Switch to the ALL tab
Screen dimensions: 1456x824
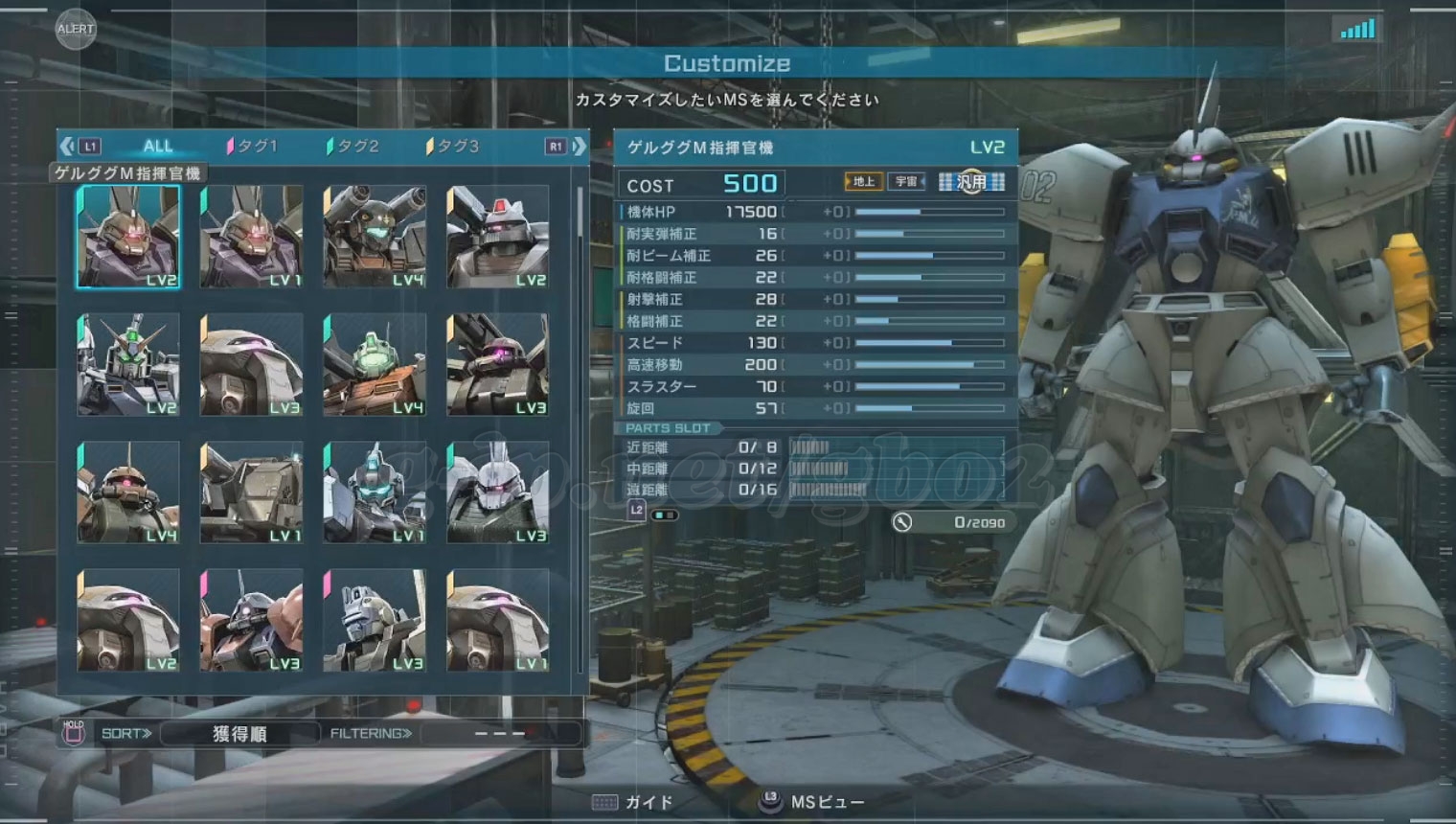tap(157, 147)
